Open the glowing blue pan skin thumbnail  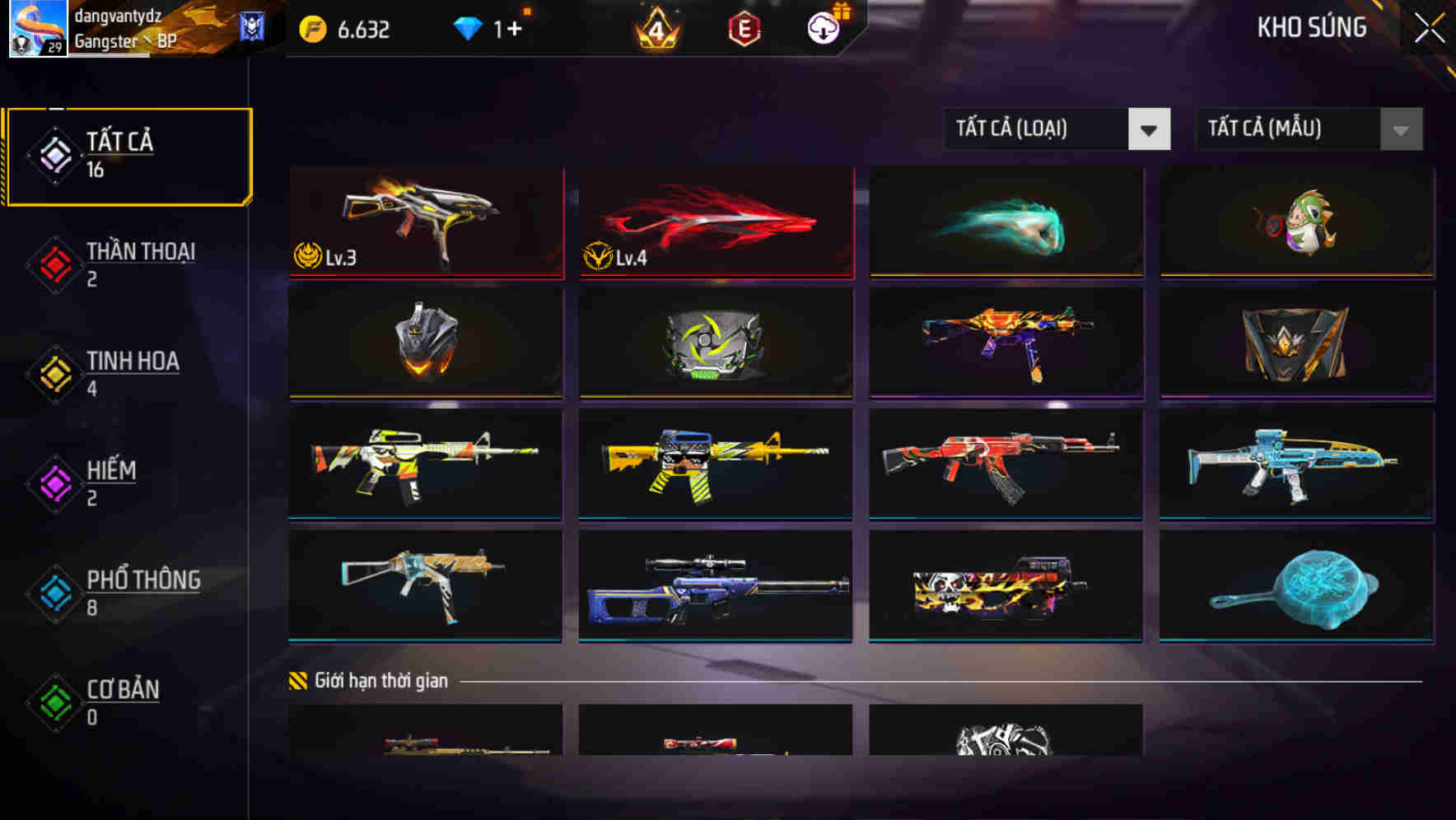[1295, 585]
